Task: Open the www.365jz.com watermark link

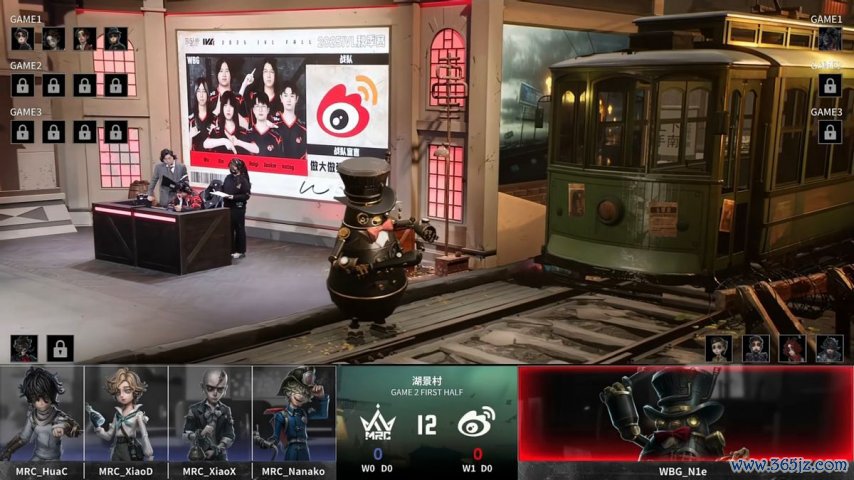Action: pyautogui.click(x=790, y=466)
